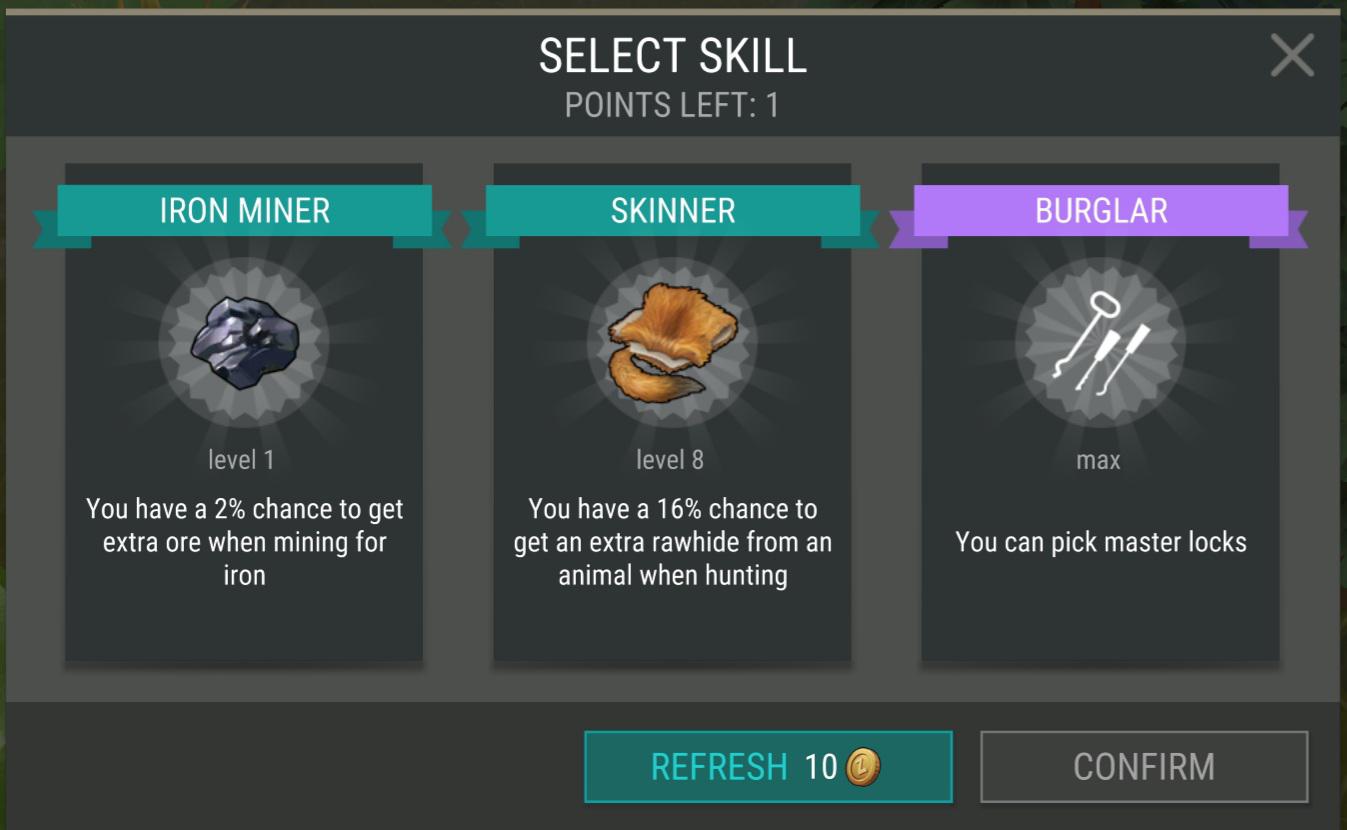Tap the max label on Burglar card

[1098, 459]
